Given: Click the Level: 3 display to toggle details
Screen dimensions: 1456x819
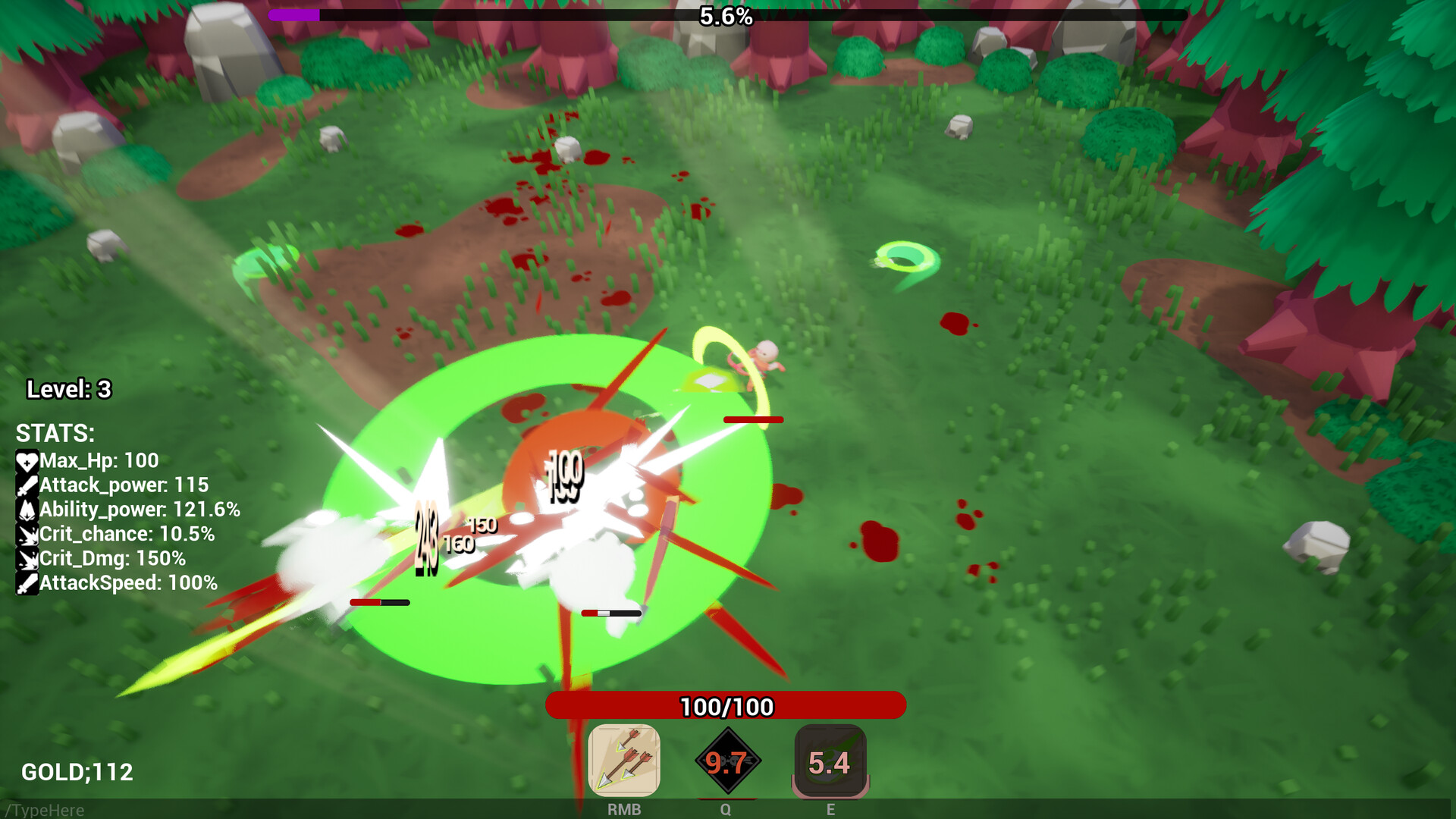Looking at the screenshot, I should 68,389.
